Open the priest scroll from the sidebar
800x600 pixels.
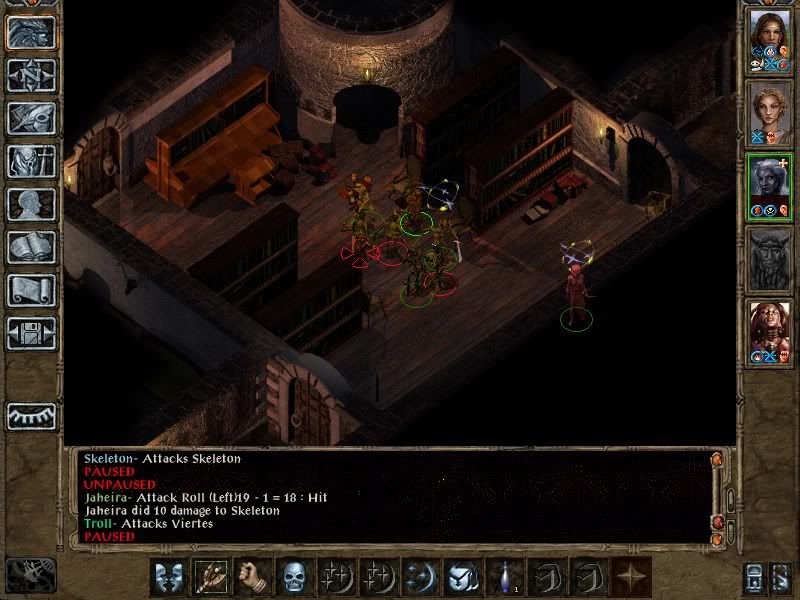pyautogui.click(x=31, y=290)
